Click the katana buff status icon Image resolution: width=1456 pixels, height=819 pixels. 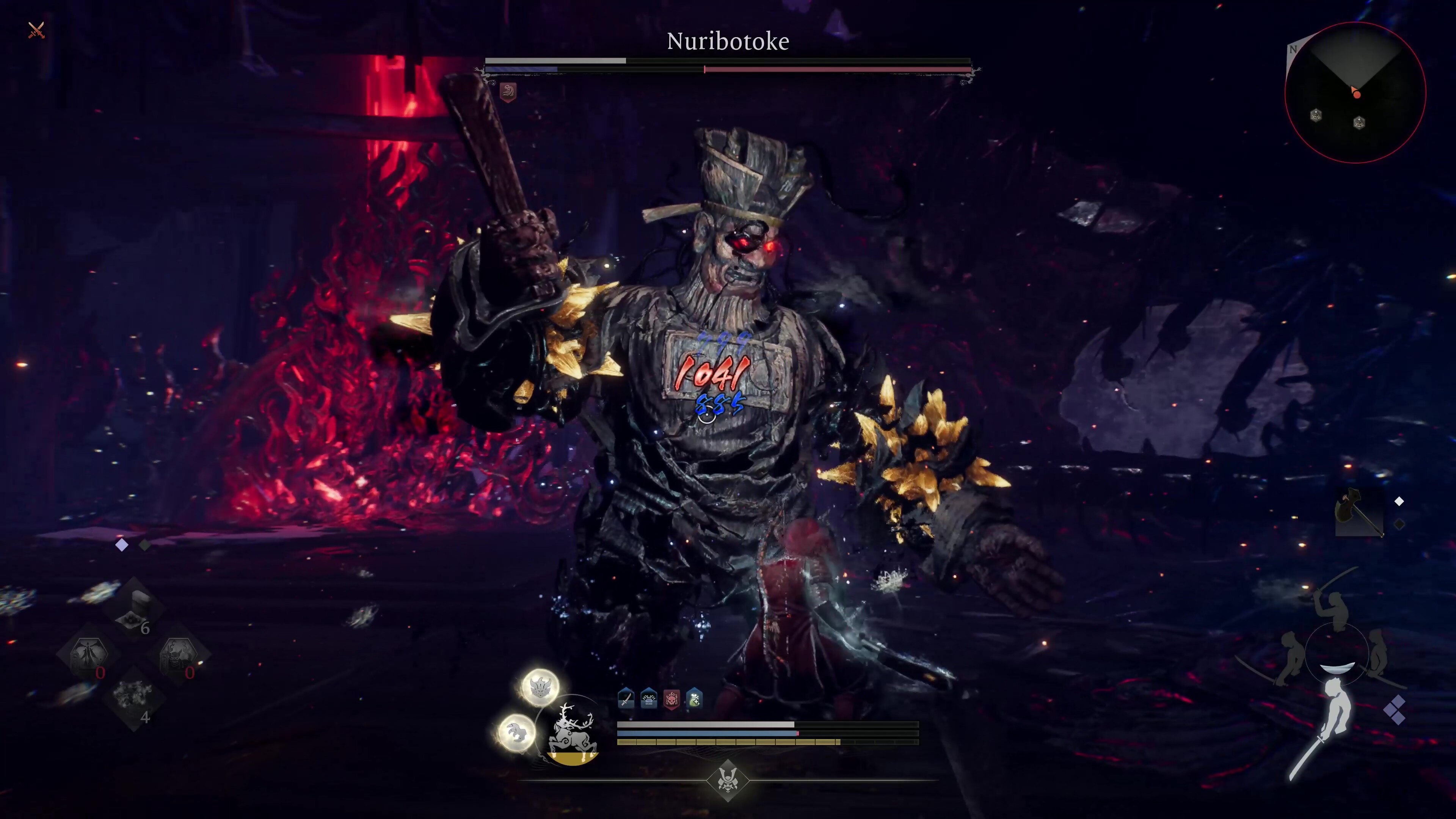(626, 699)
